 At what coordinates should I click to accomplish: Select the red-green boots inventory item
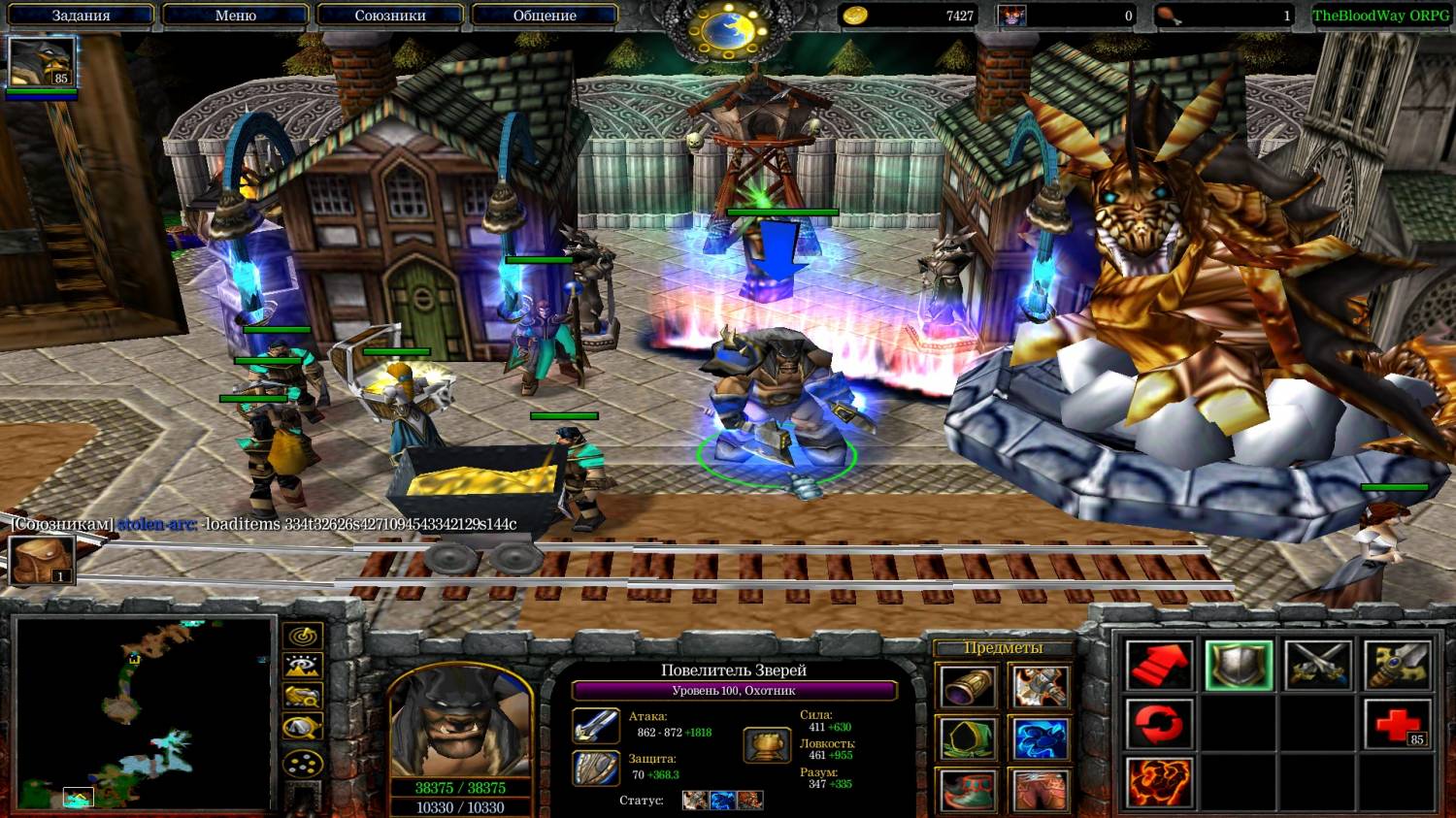click(x=968, y=790)
